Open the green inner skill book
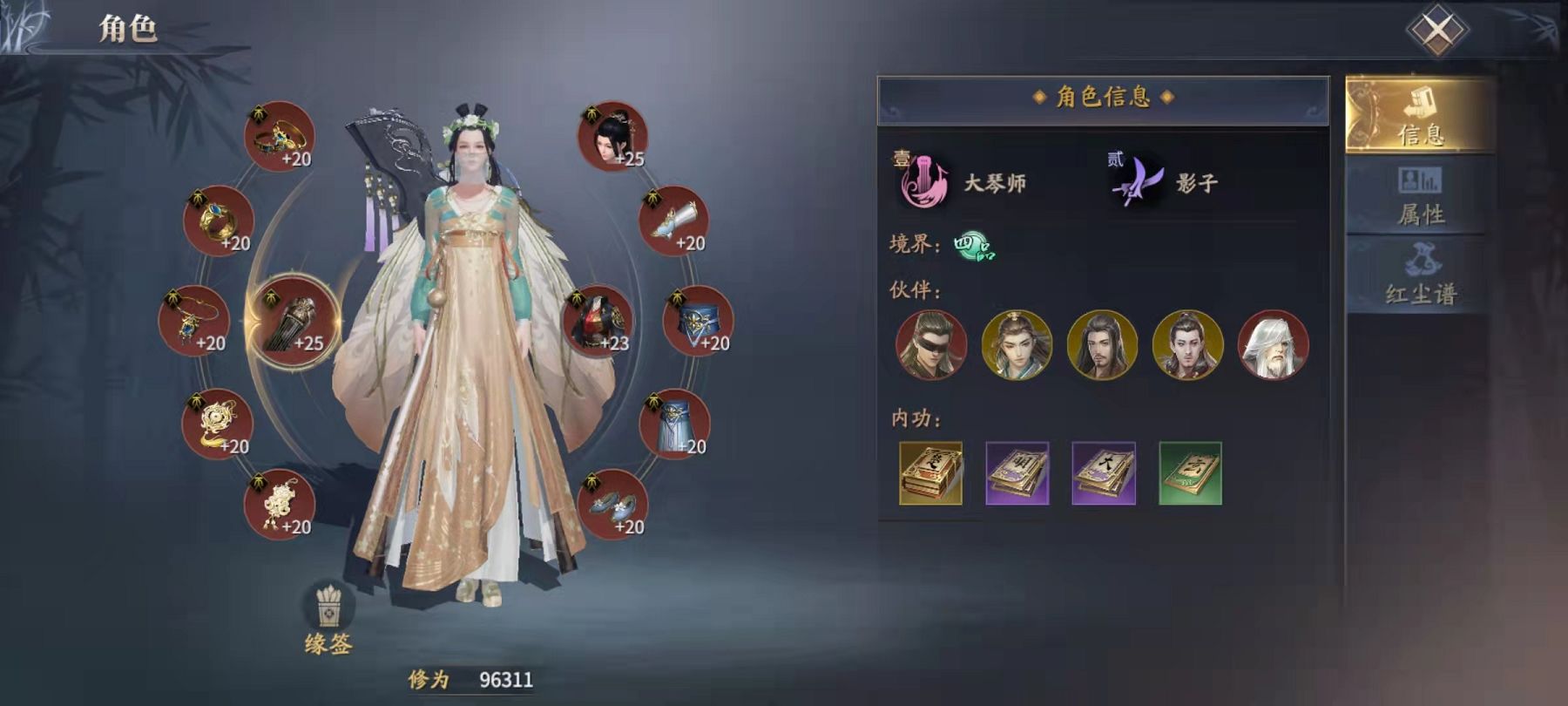 1190,473
